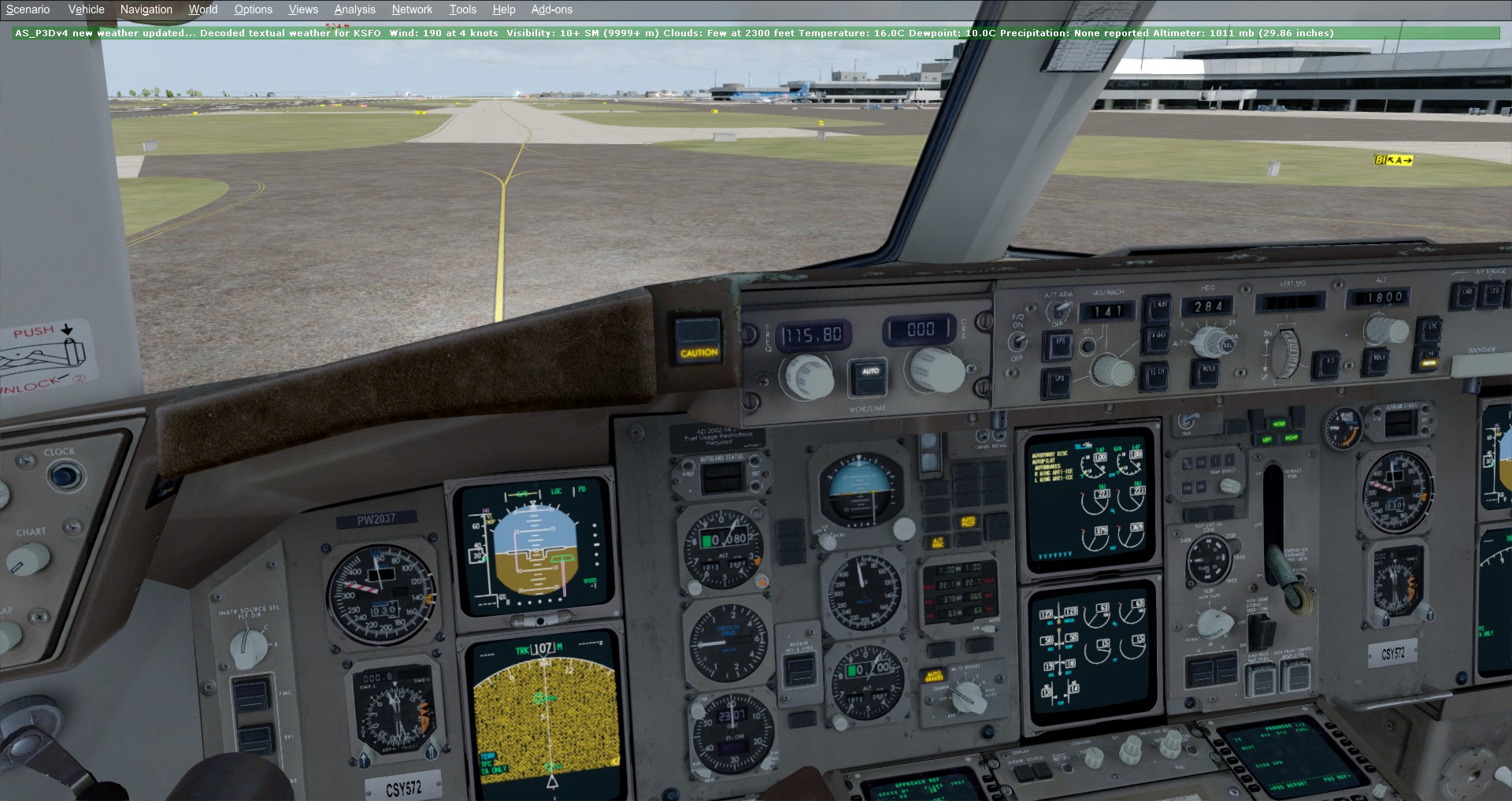Open the Navigation menu
The width and height of the screenshot is (1512, 801).
click(x=146, y=9)
